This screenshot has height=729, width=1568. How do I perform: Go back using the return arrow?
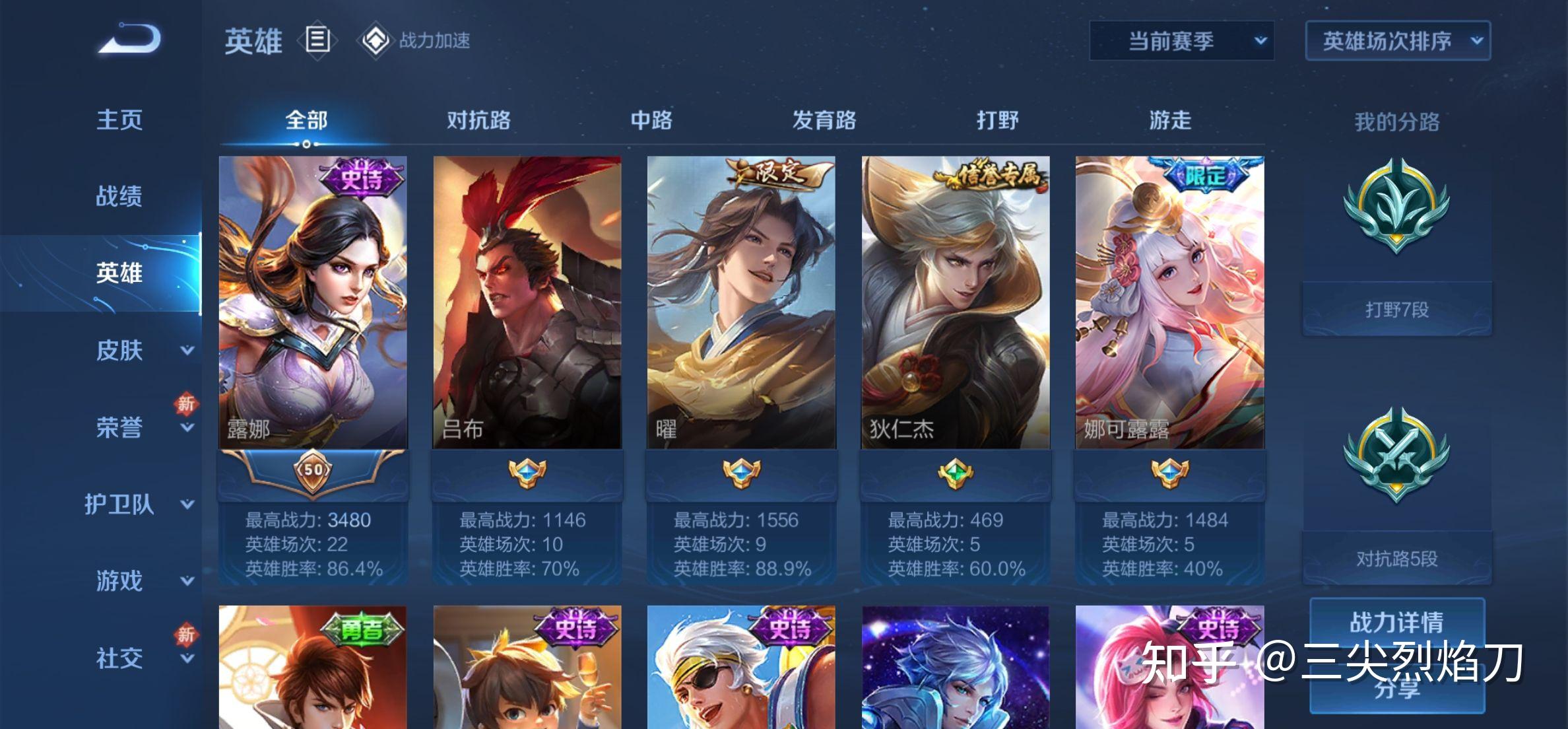(130, 39)
